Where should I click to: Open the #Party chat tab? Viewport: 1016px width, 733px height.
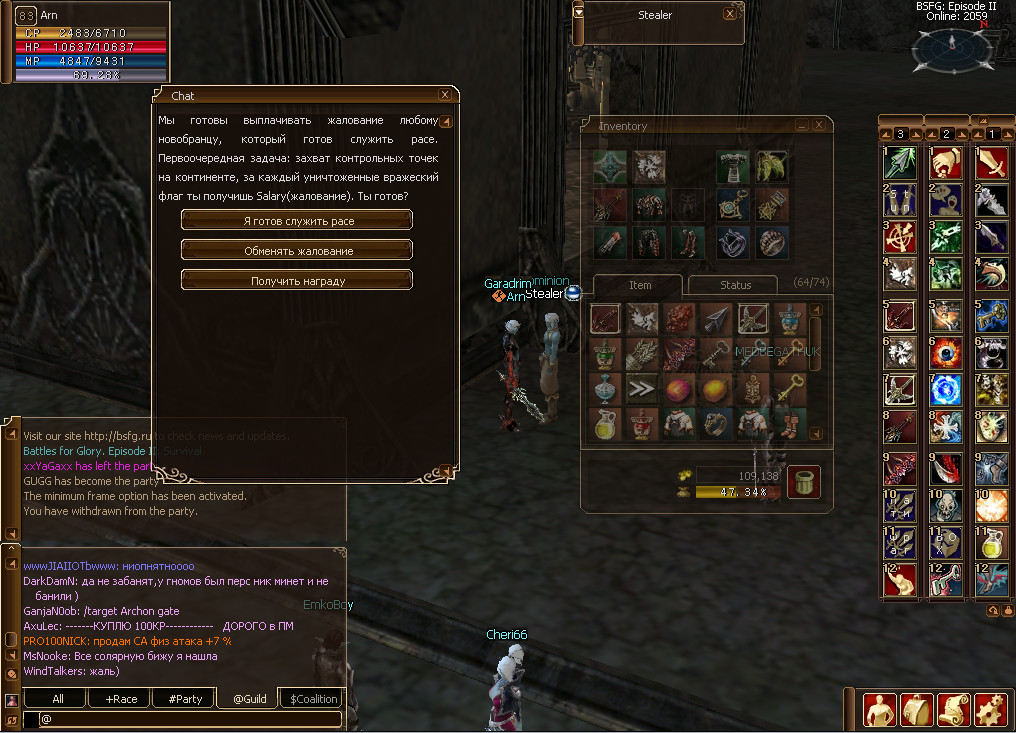185,699
